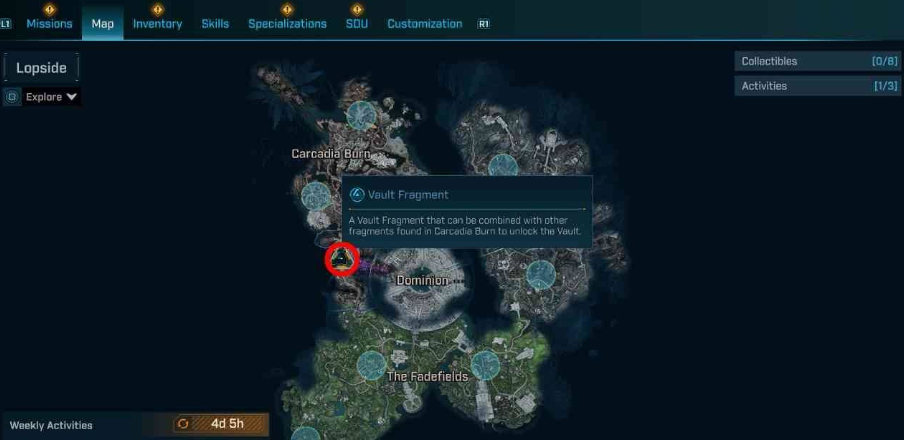This screenshot has width=904, height=440.
Task: Switch to the Missions tab
Action: pyautogui.click(x=49, y=23)
